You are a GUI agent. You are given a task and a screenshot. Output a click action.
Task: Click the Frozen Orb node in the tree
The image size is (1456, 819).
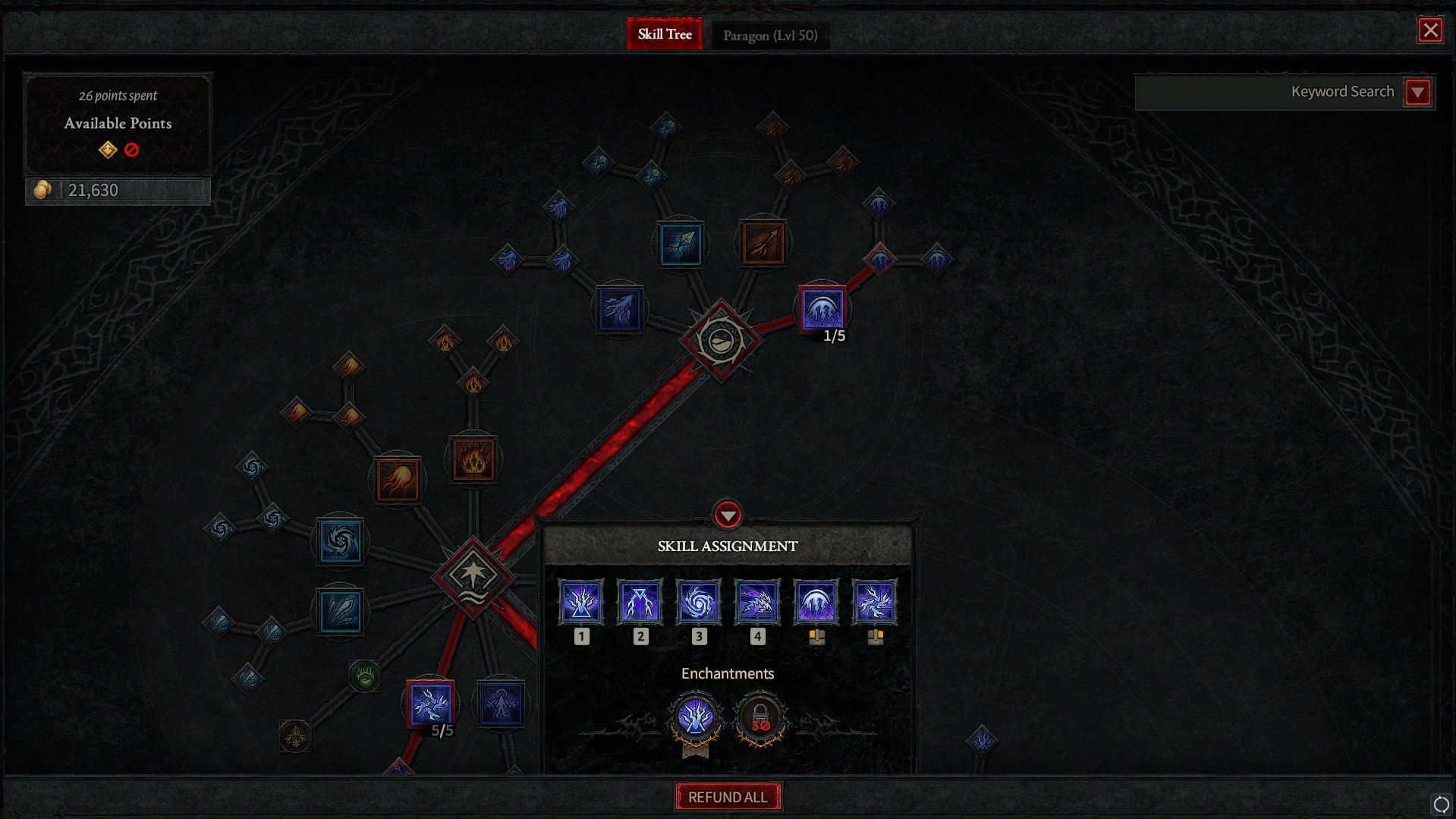341,542
